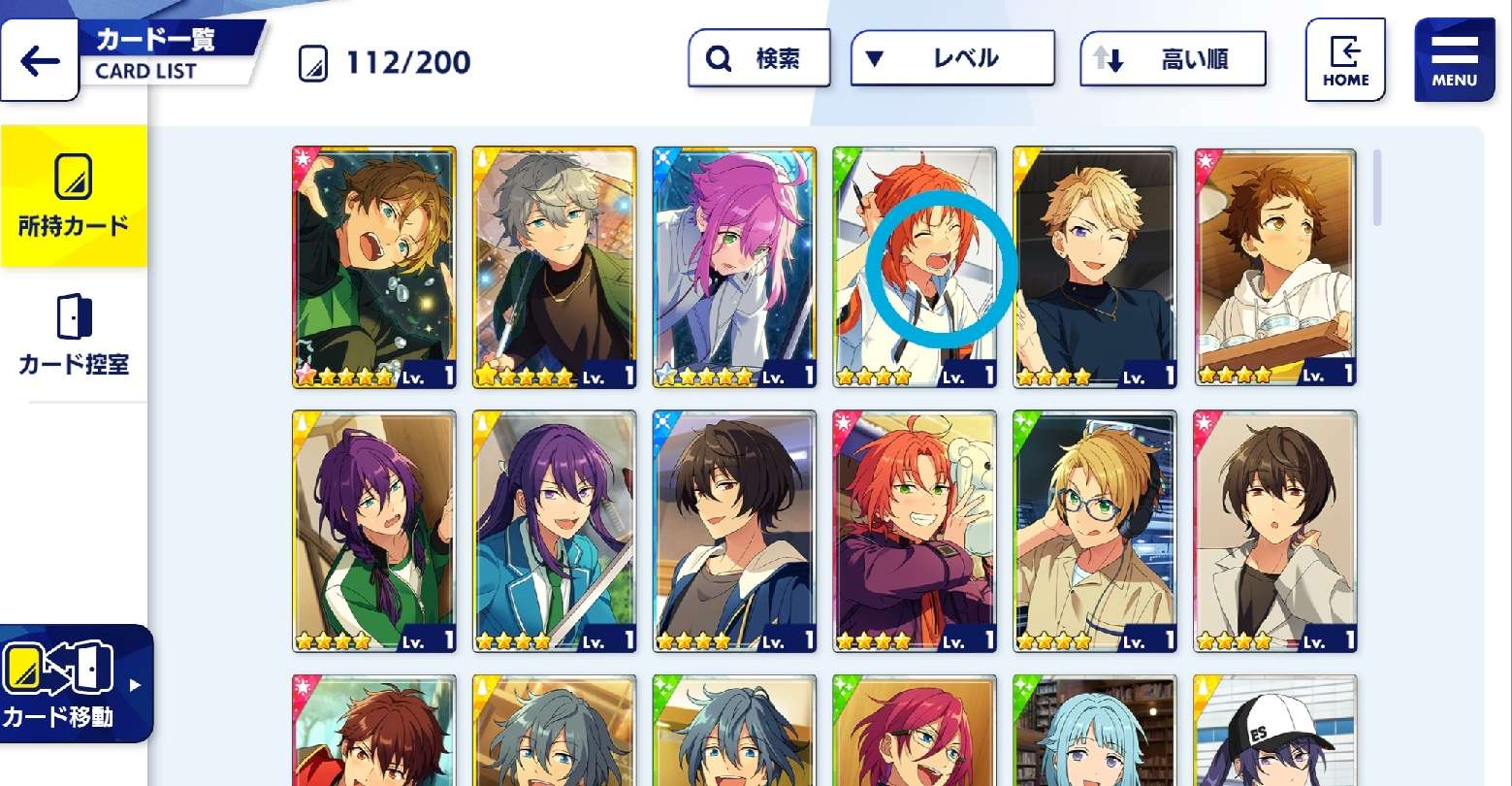This screenshot has height=786, width=1512.
Task: Select the red-haired card holding a teddy bear
Action: tap(914, 530)
